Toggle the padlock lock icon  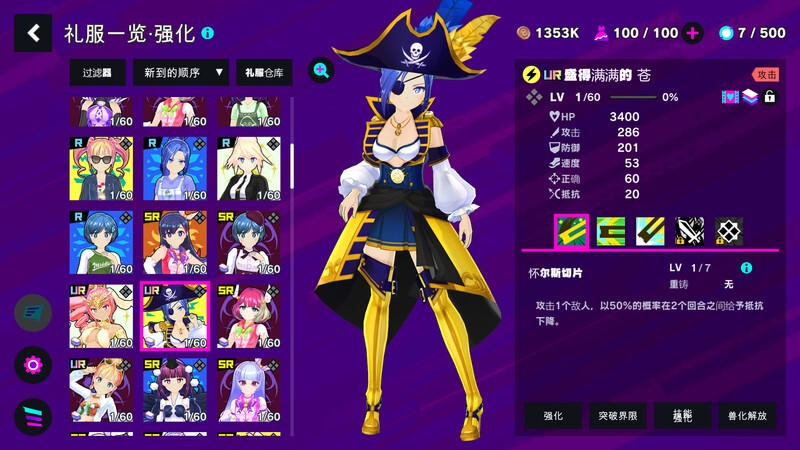click(769, 97)
